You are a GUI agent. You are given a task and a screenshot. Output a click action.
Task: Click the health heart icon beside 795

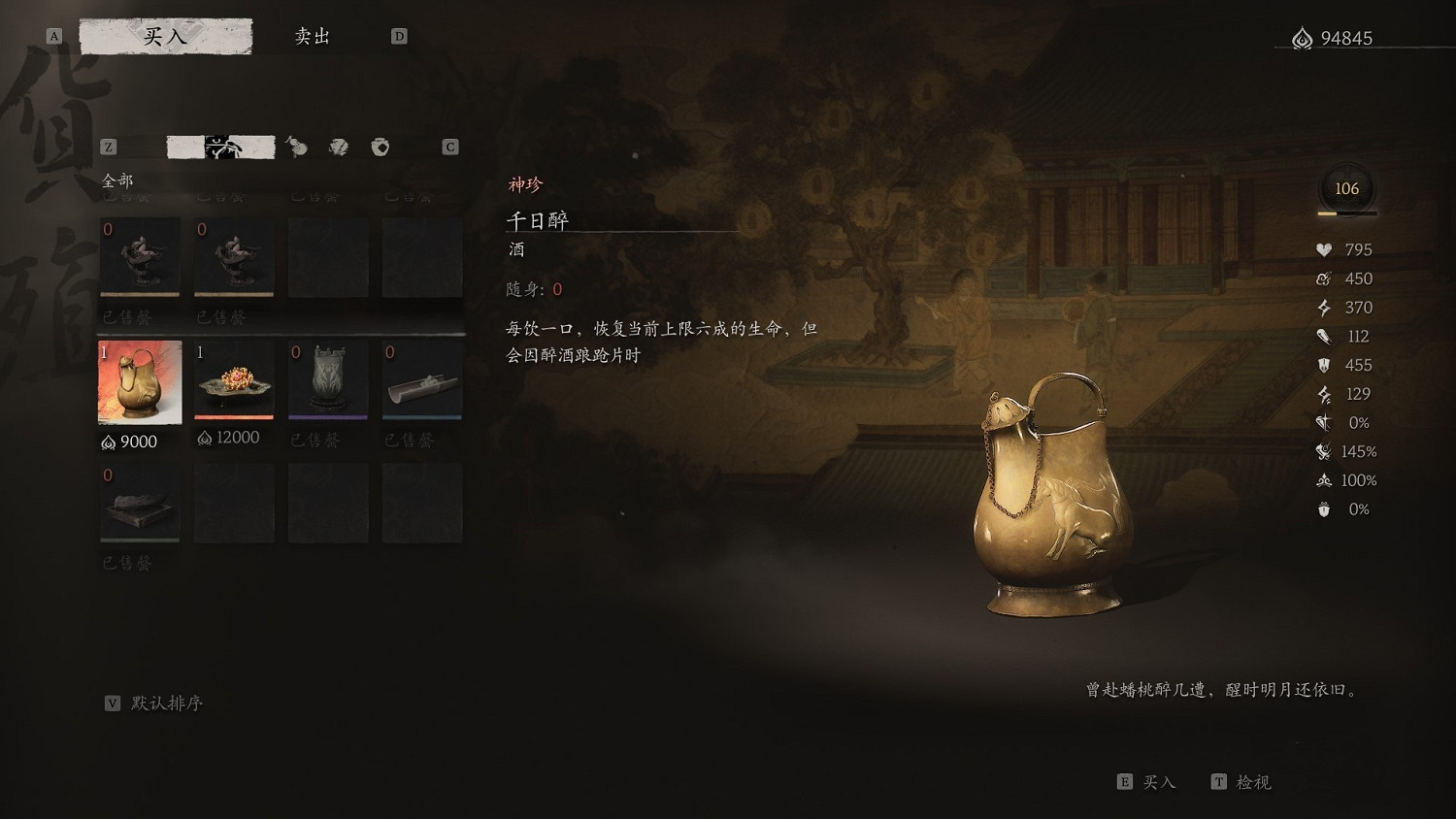pyautogui.click(x=1322, y=249)
